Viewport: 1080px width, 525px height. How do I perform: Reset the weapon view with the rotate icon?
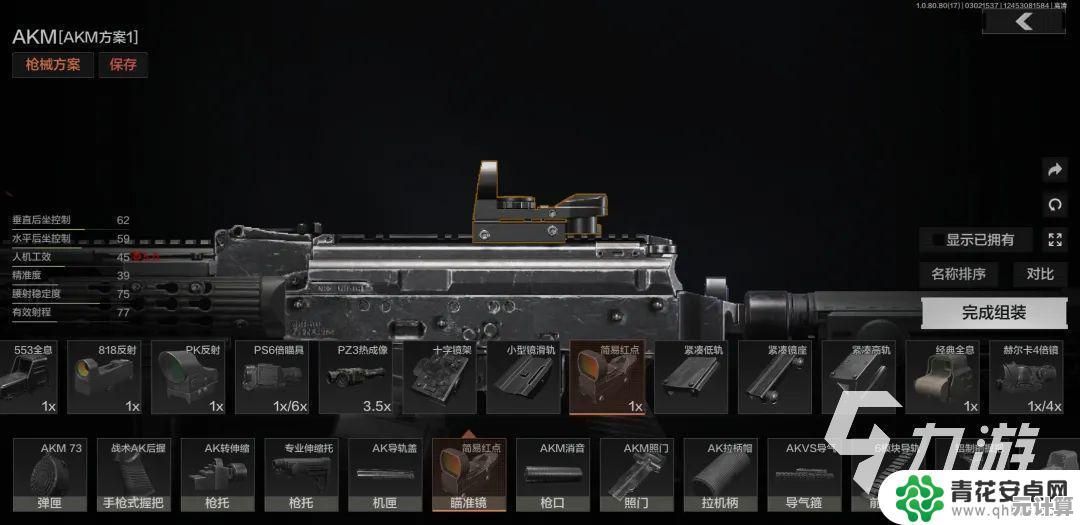click(x=1054, y=205)
